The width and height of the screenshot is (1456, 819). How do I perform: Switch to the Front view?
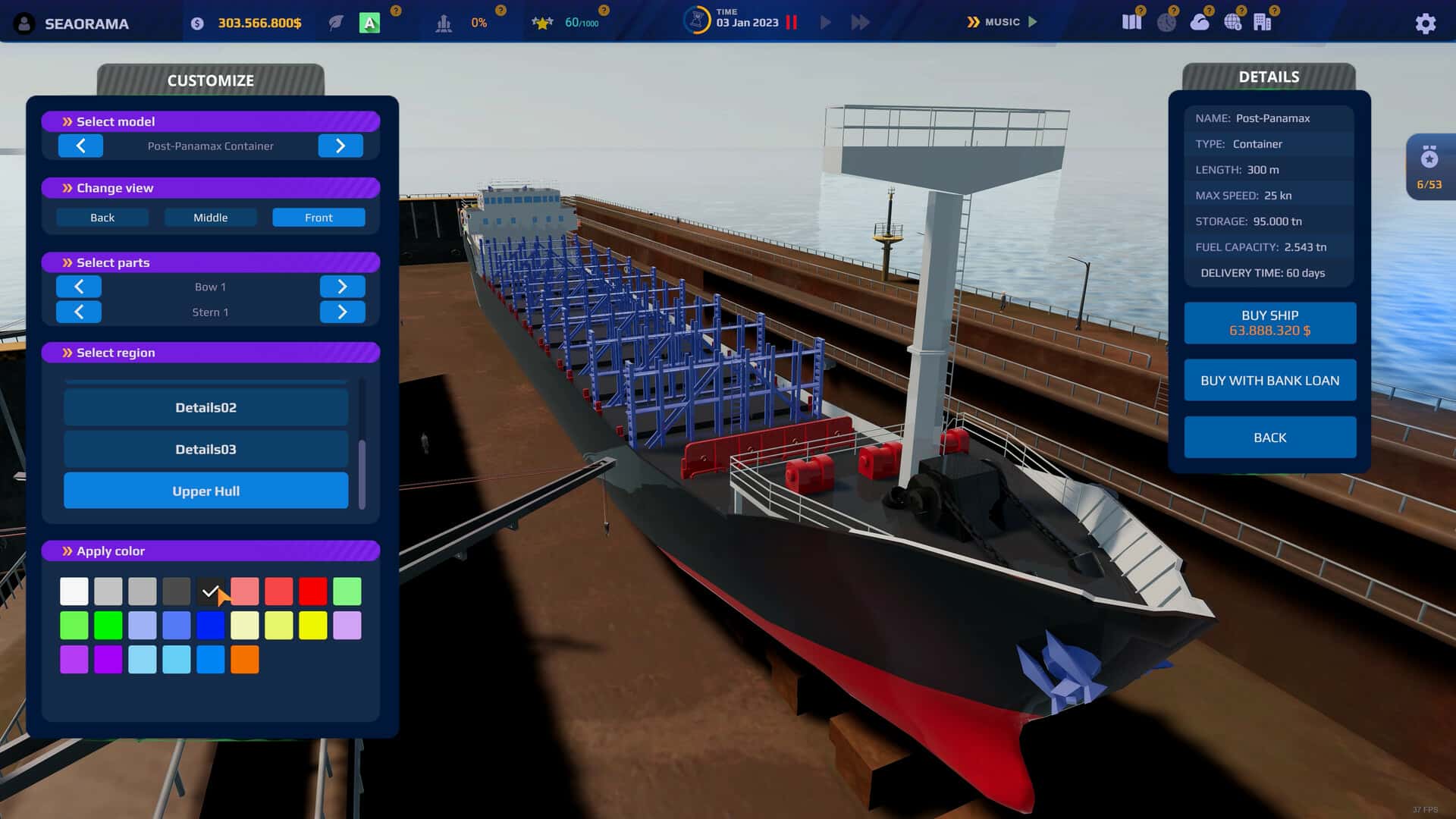click(318, 217)
